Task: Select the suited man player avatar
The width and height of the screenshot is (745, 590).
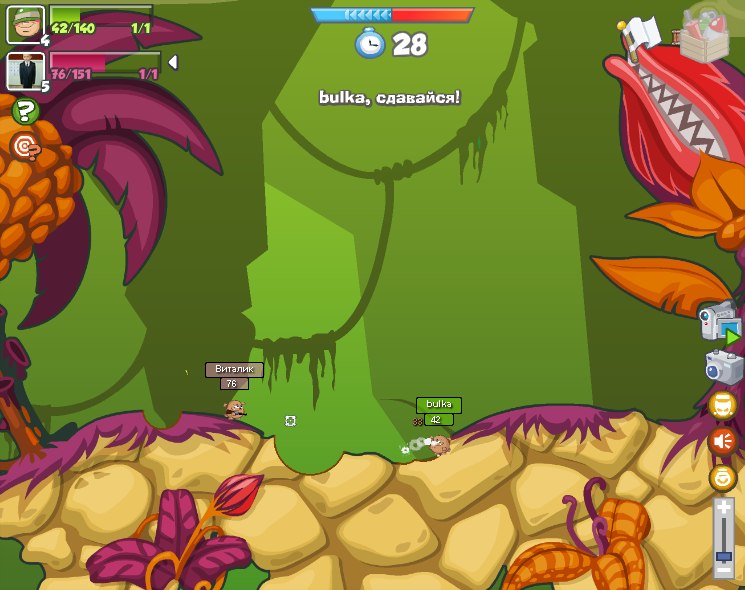Action: coord(25,71)
